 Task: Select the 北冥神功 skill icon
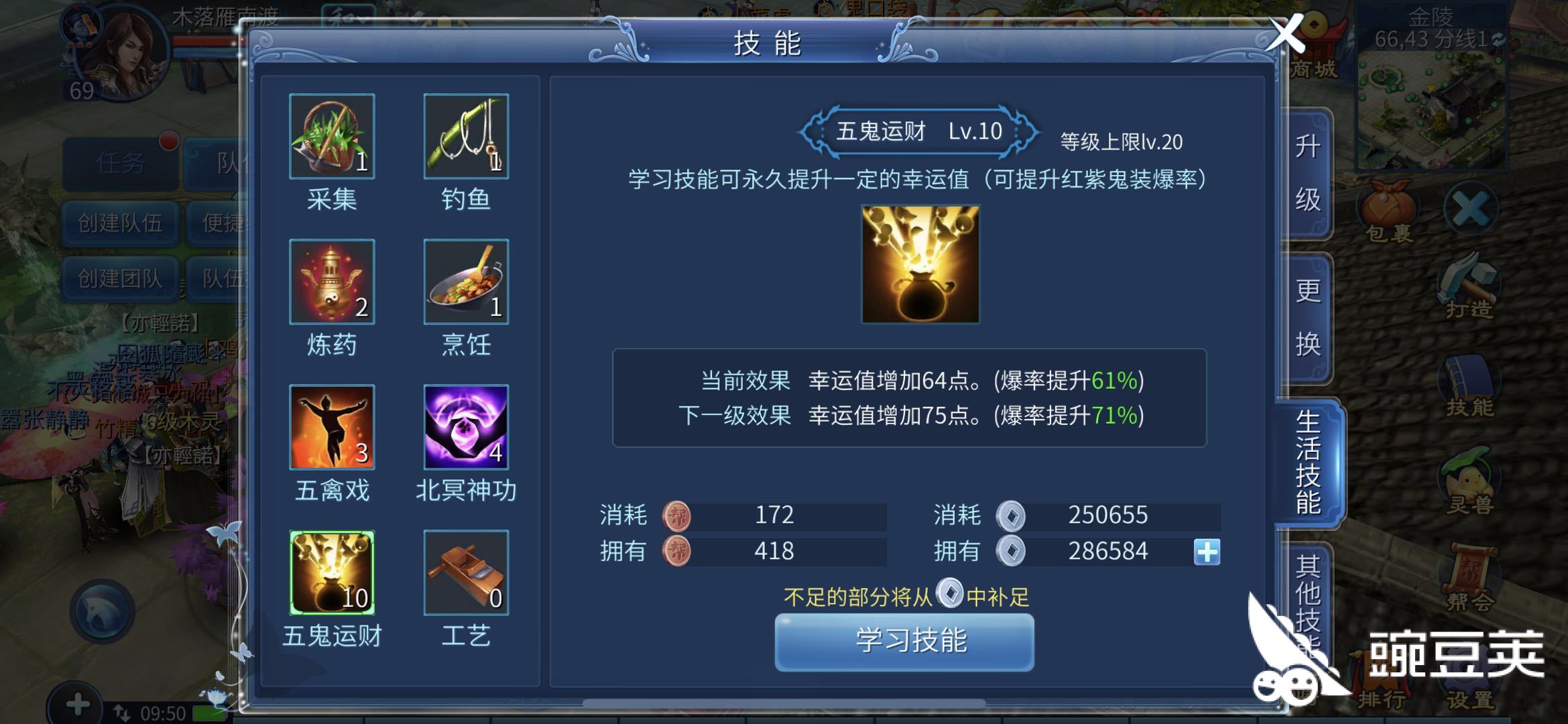click(x=466, y=428)
